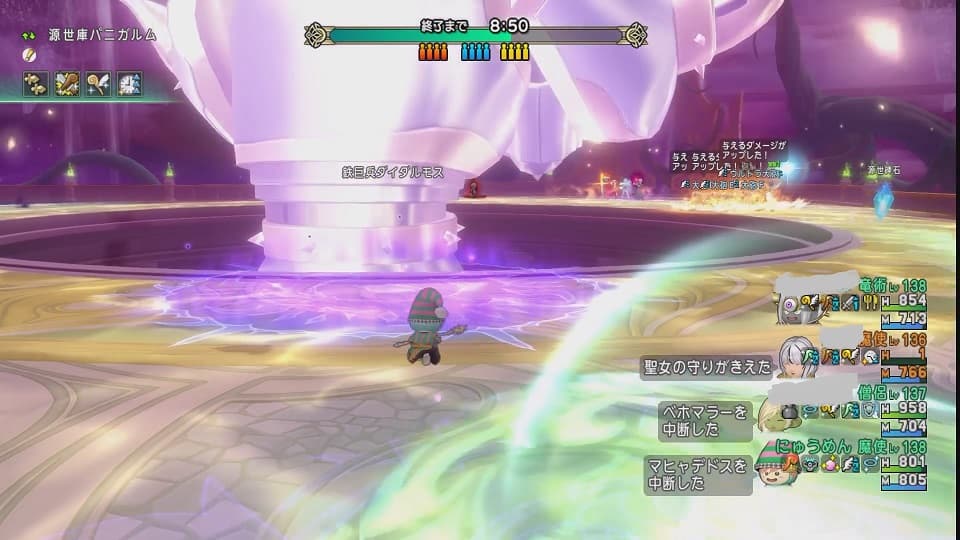Select the silver-haired mage party portrait

point(790,357)
